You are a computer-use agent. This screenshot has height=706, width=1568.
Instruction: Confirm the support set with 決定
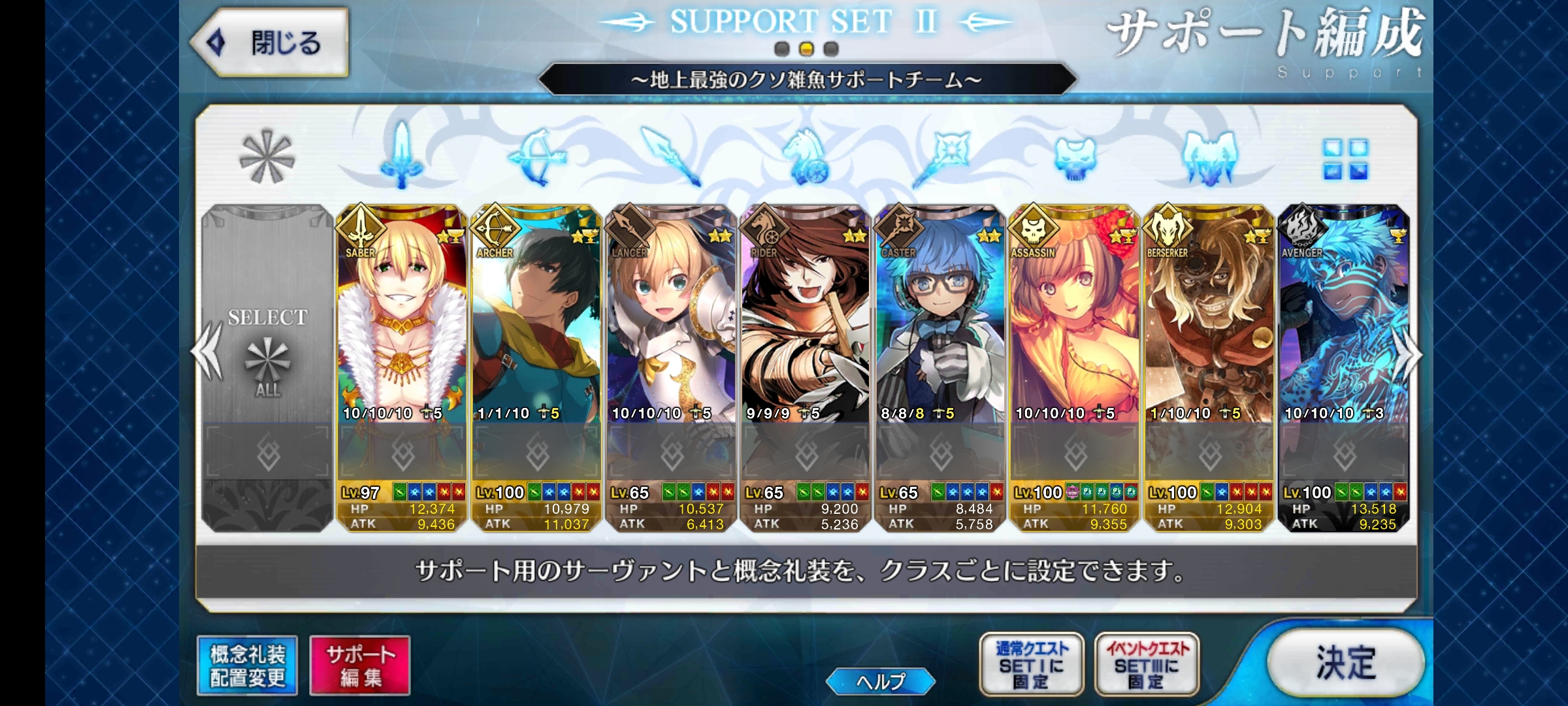[1345, 664]
